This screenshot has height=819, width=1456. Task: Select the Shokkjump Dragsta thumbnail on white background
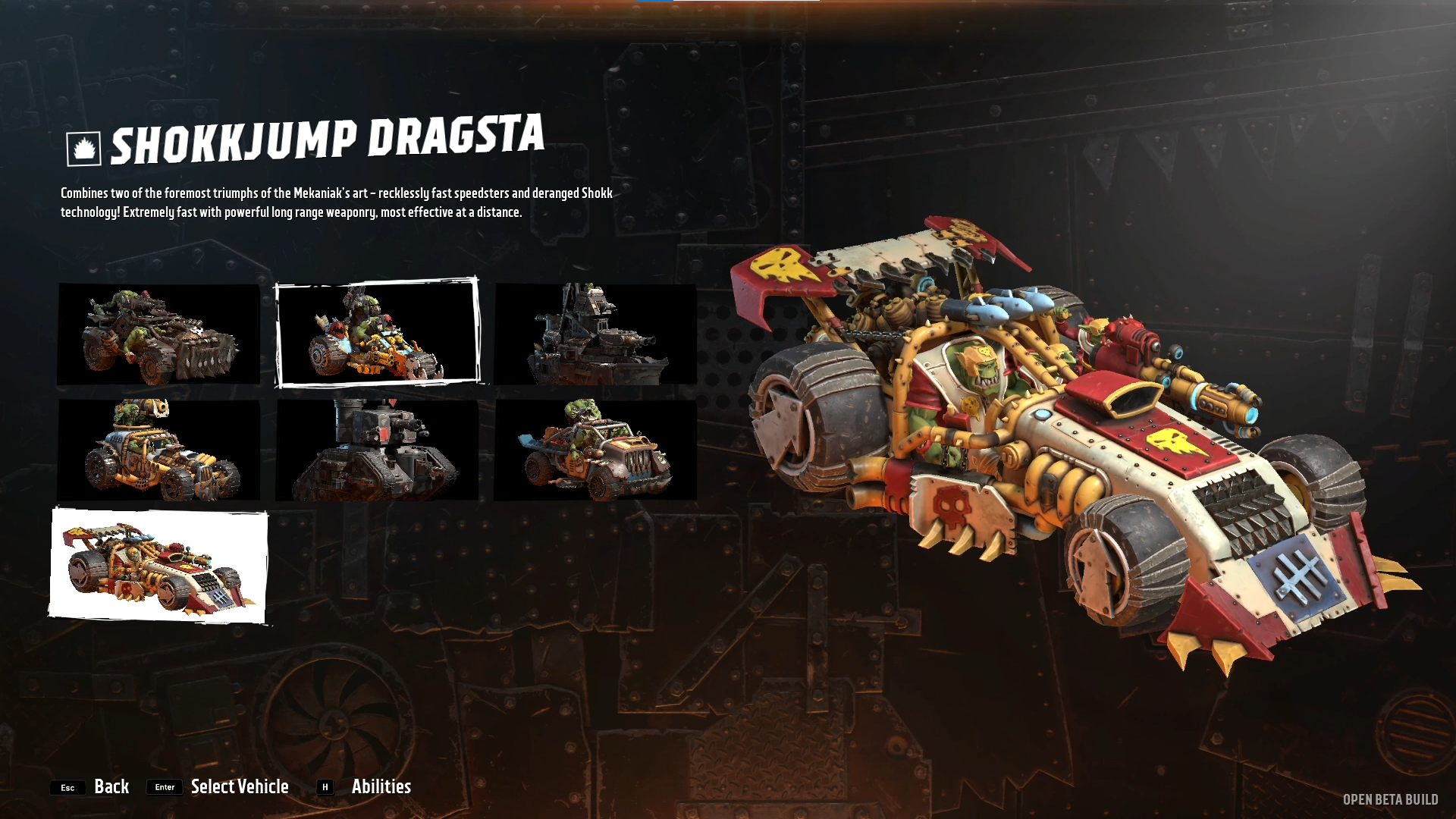pos(159,566)
